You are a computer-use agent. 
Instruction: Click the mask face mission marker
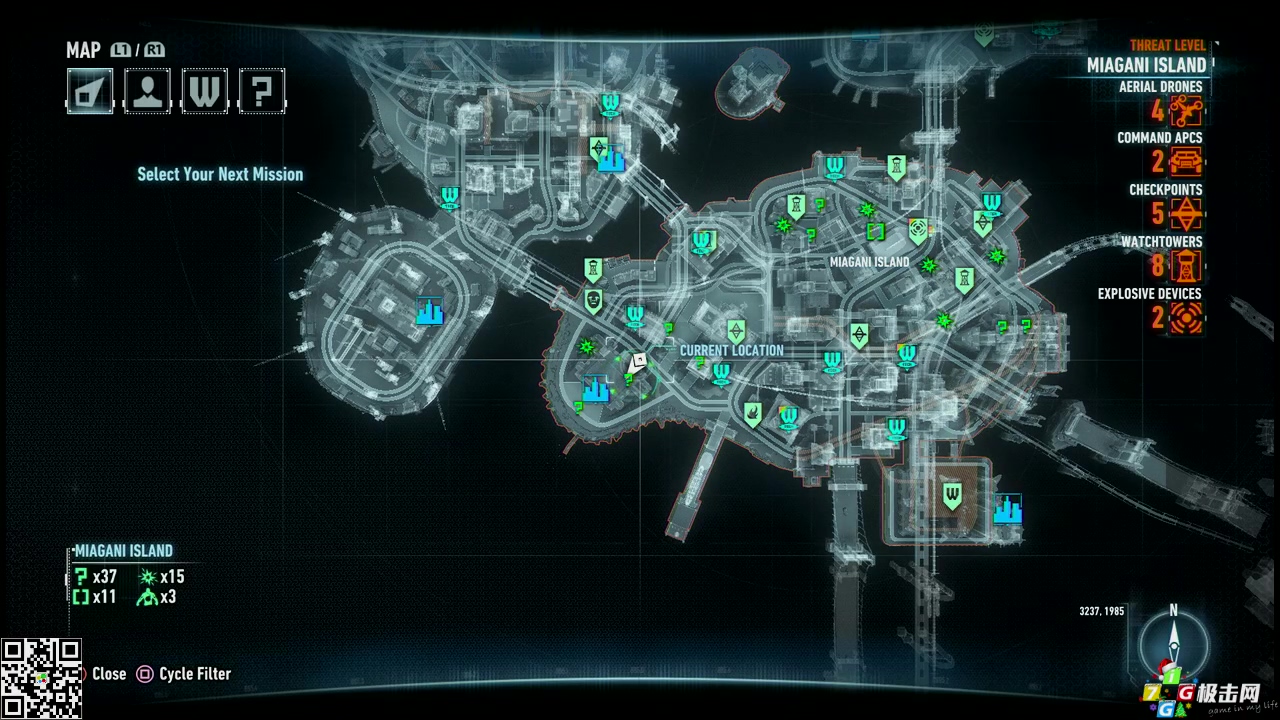(x=593, y=300)
